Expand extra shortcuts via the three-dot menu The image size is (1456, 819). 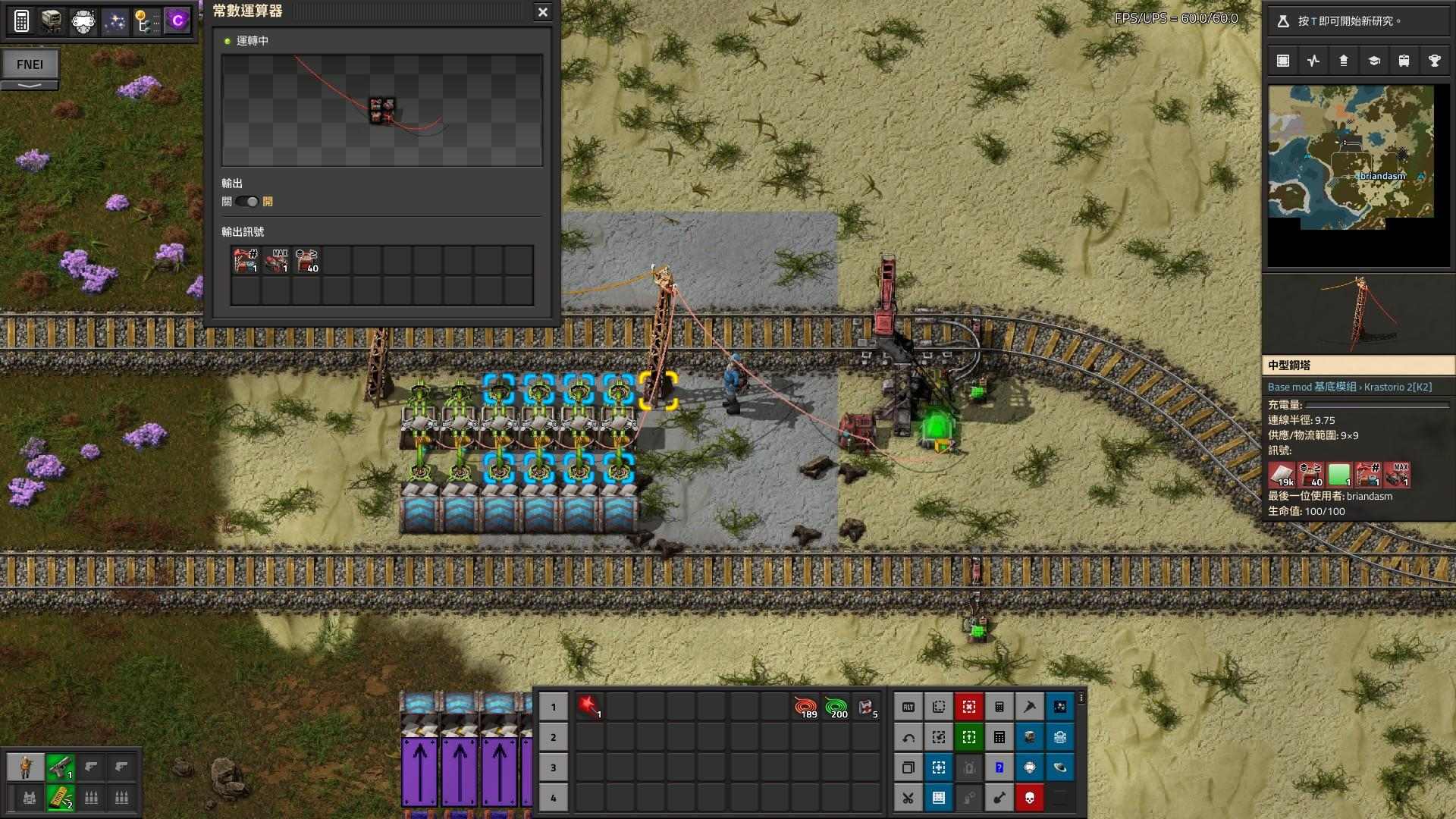click(1081, 696)
